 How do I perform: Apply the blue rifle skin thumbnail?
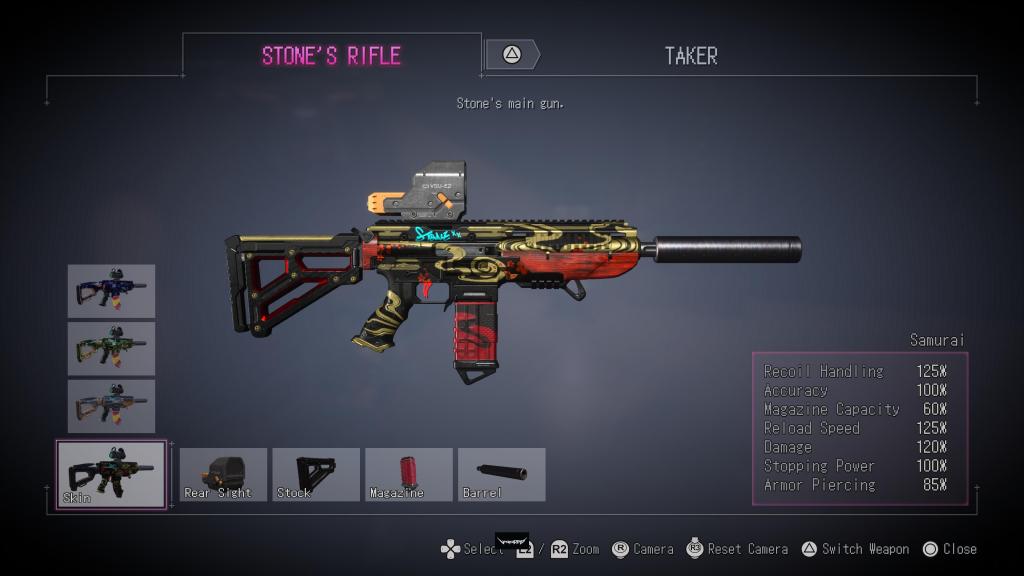[x=111, y=291]
